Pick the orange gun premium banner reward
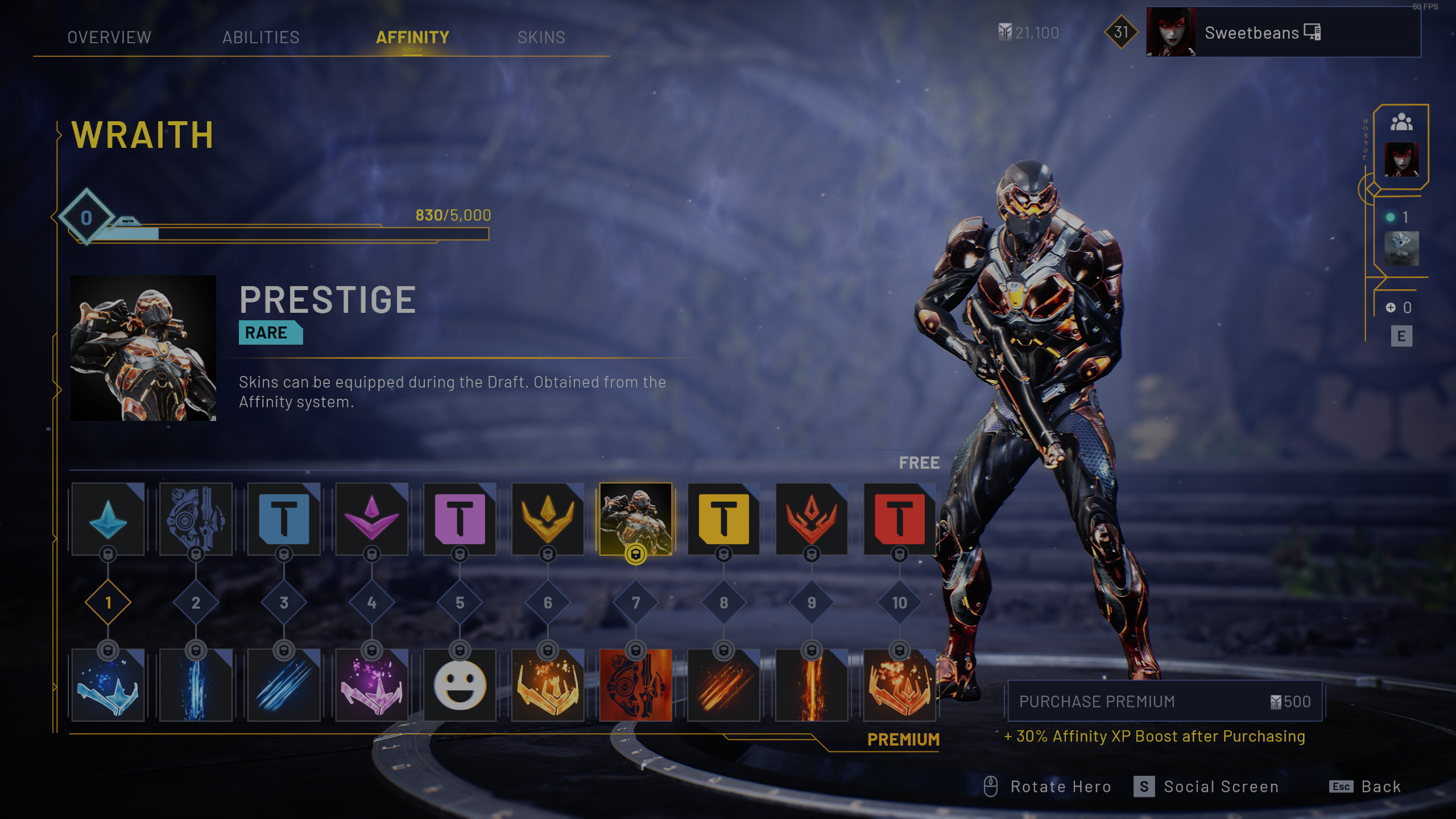The height and width of the screenshot is (819, 1456). coord(635,685)
